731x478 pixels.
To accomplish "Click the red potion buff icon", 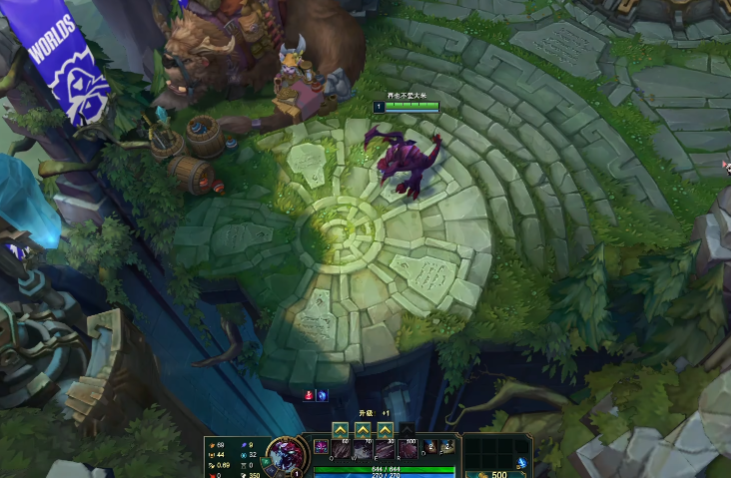I will 309,395.
